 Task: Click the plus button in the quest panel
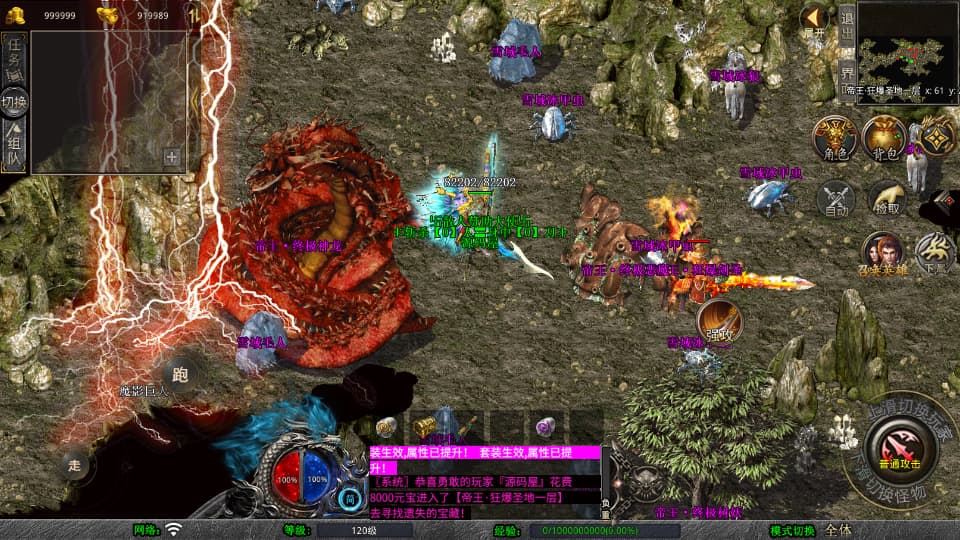(171, 157)
